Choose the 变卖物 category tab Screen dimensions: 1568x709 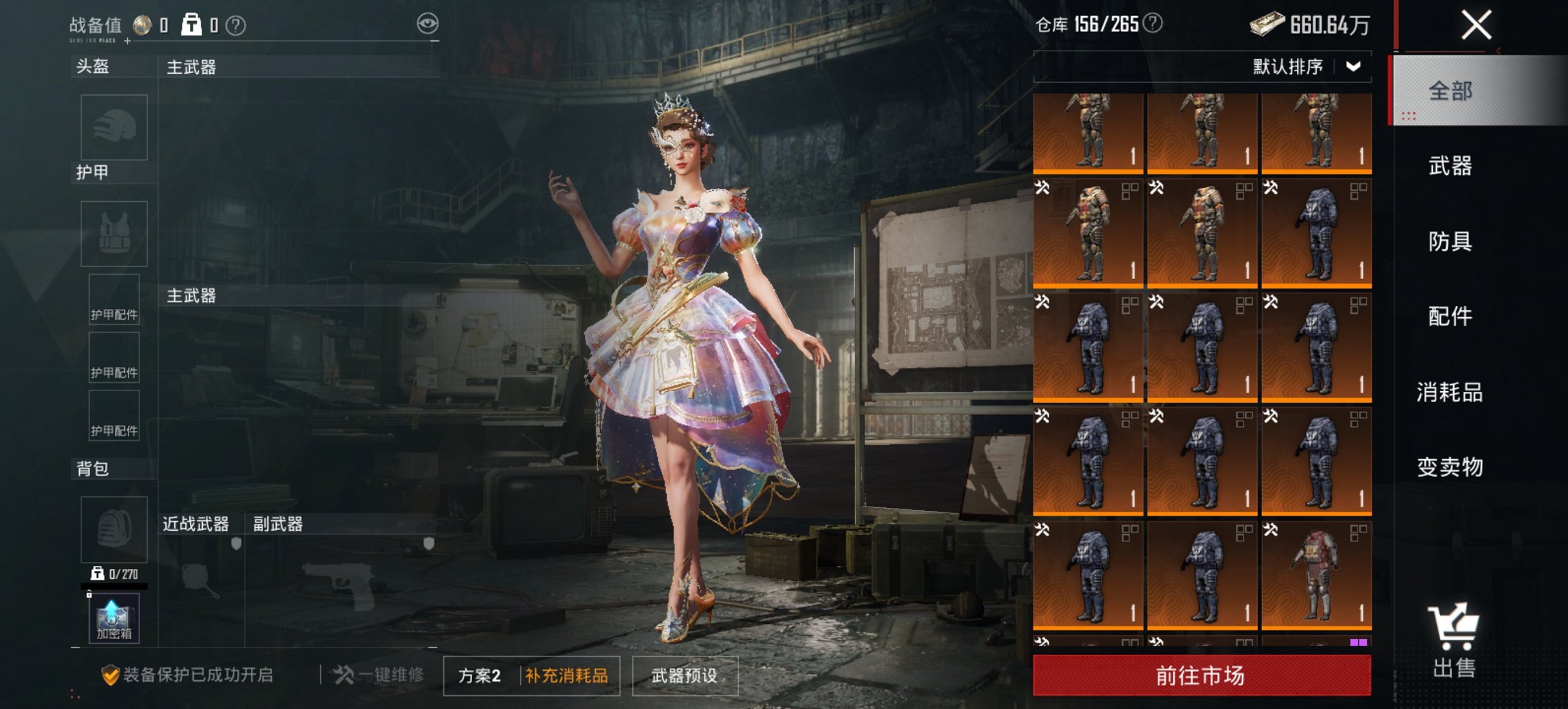coord(1450,467)
